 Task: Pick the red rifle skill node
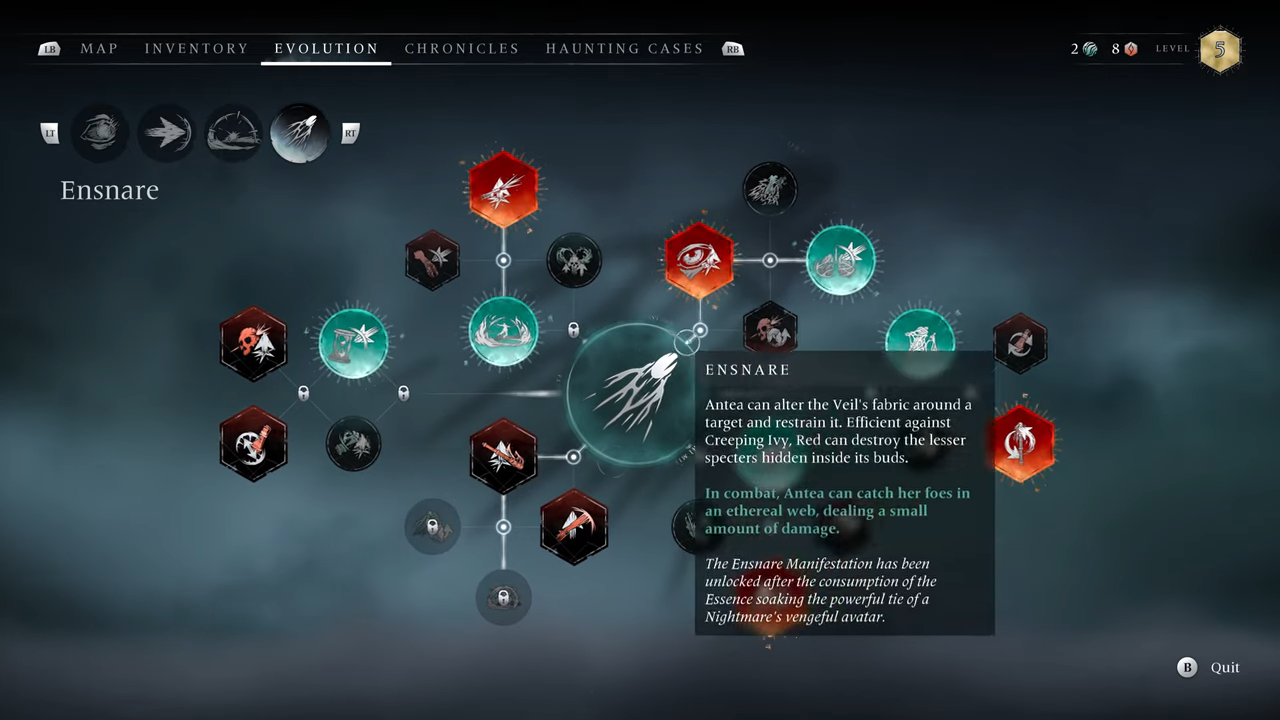click(x=503, y=456)
